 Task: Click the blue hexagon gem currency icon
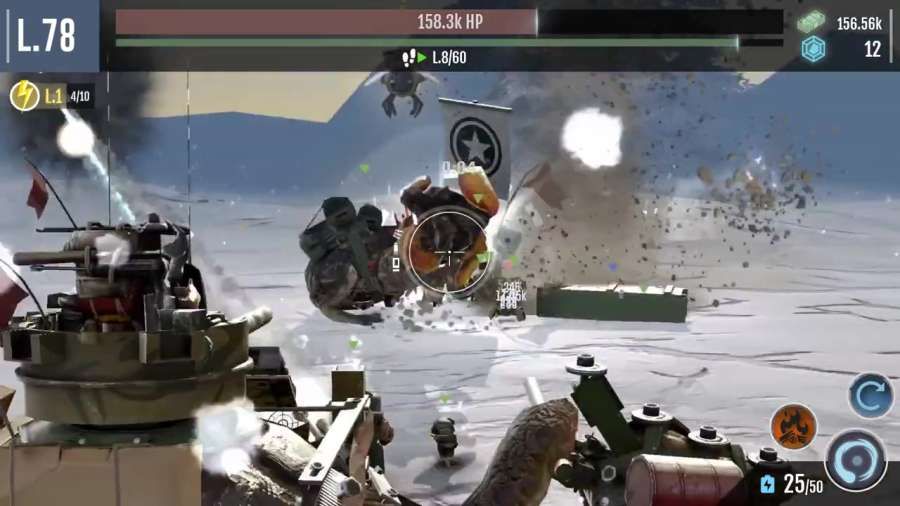coord(813,49)
